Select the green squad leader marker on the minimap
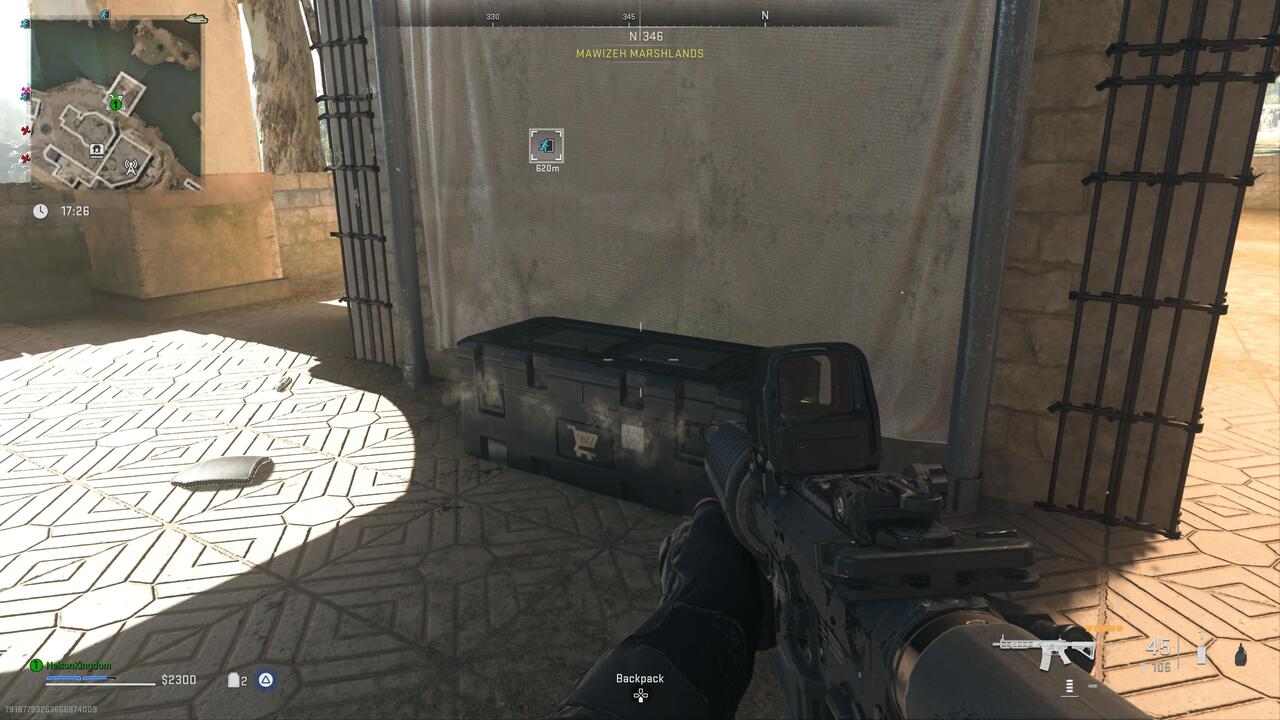Screen dimensions: 1280x720 pos(115,103)
